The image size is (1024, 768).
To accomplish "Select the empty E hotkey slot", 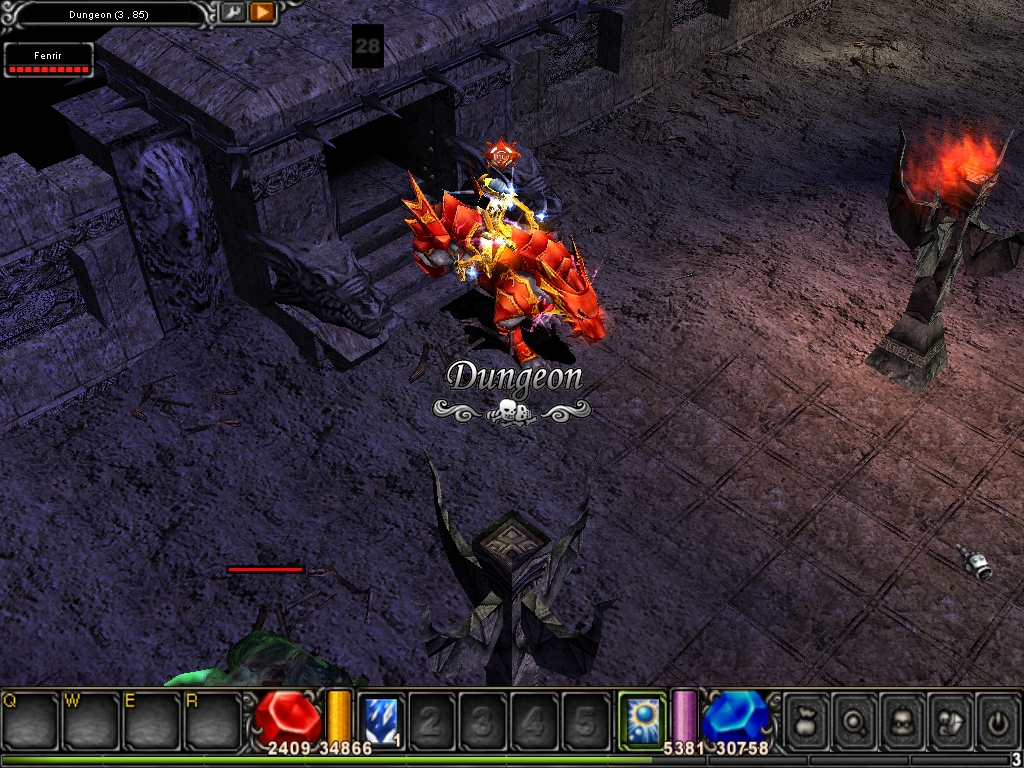I will pos(152,720).
